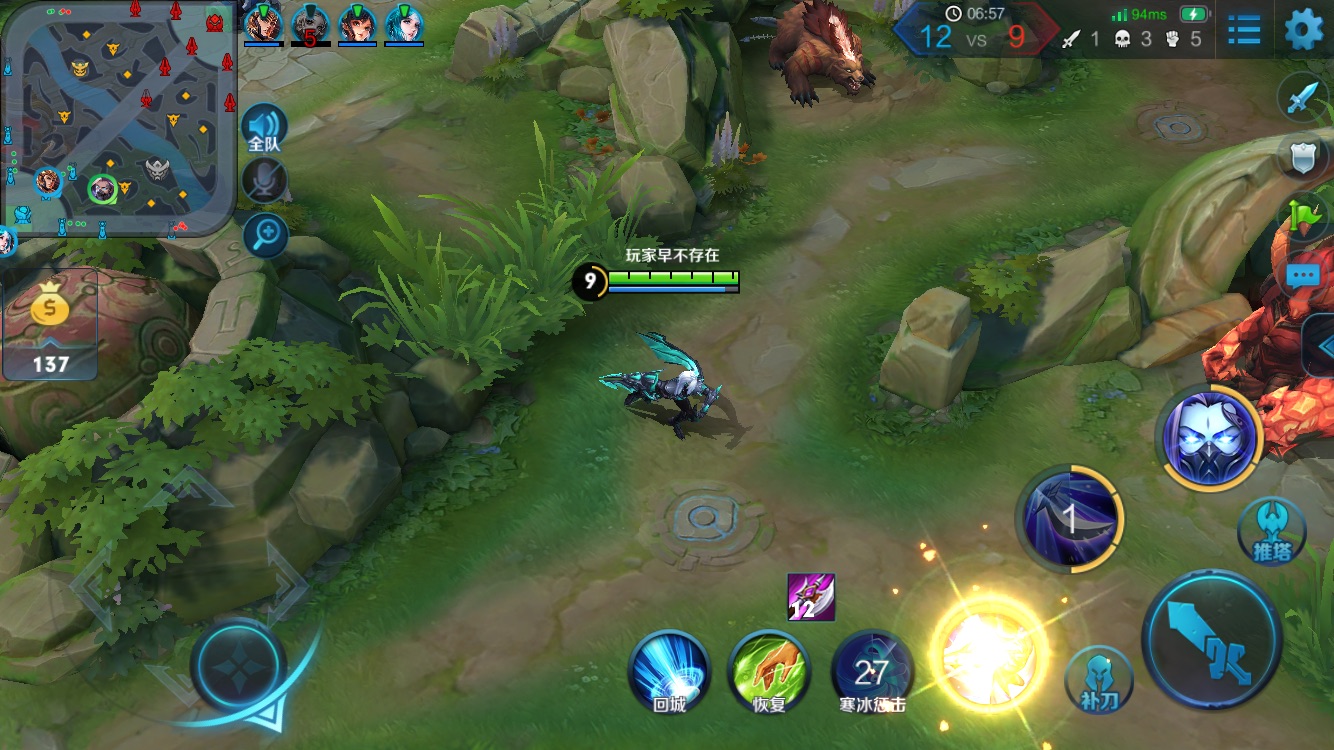Send the shield defend signal

coord(1303,157)
